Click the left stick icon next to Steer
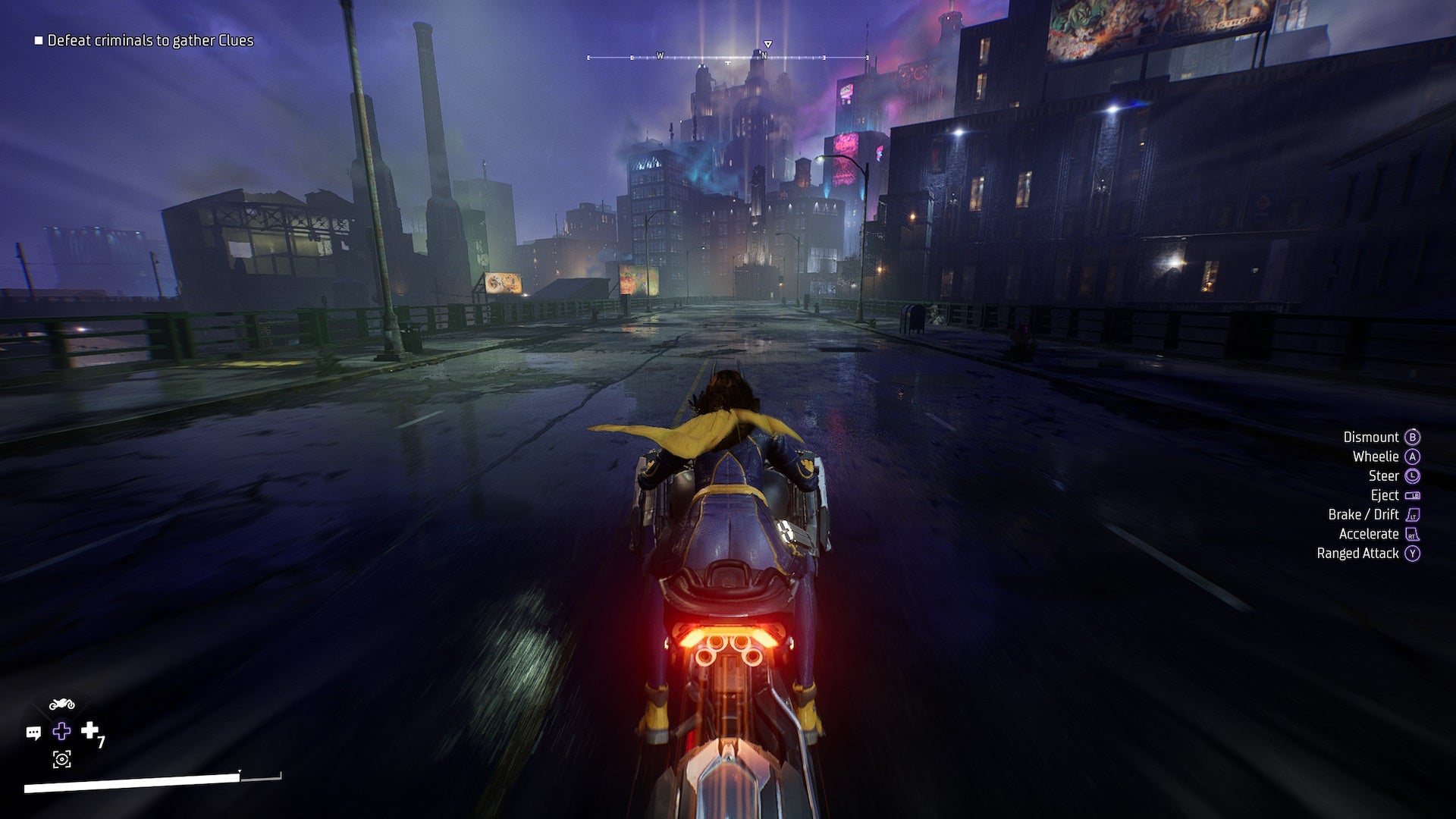The height and width of the screenshot is (819, 1456). point(1413,476)
